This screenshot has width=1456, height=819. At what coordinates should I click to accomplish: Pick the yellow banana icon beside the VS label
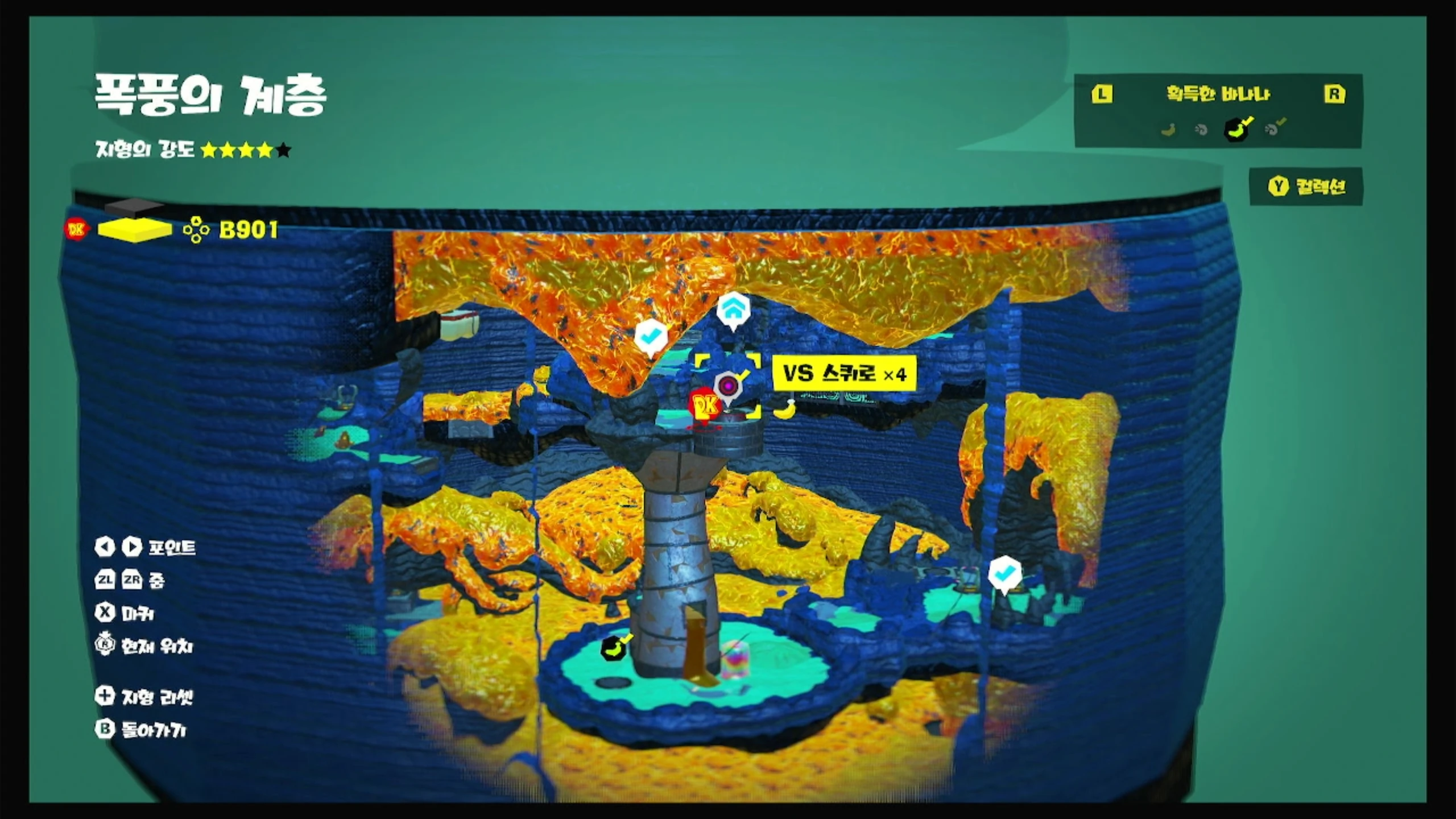tap(785, 408)
